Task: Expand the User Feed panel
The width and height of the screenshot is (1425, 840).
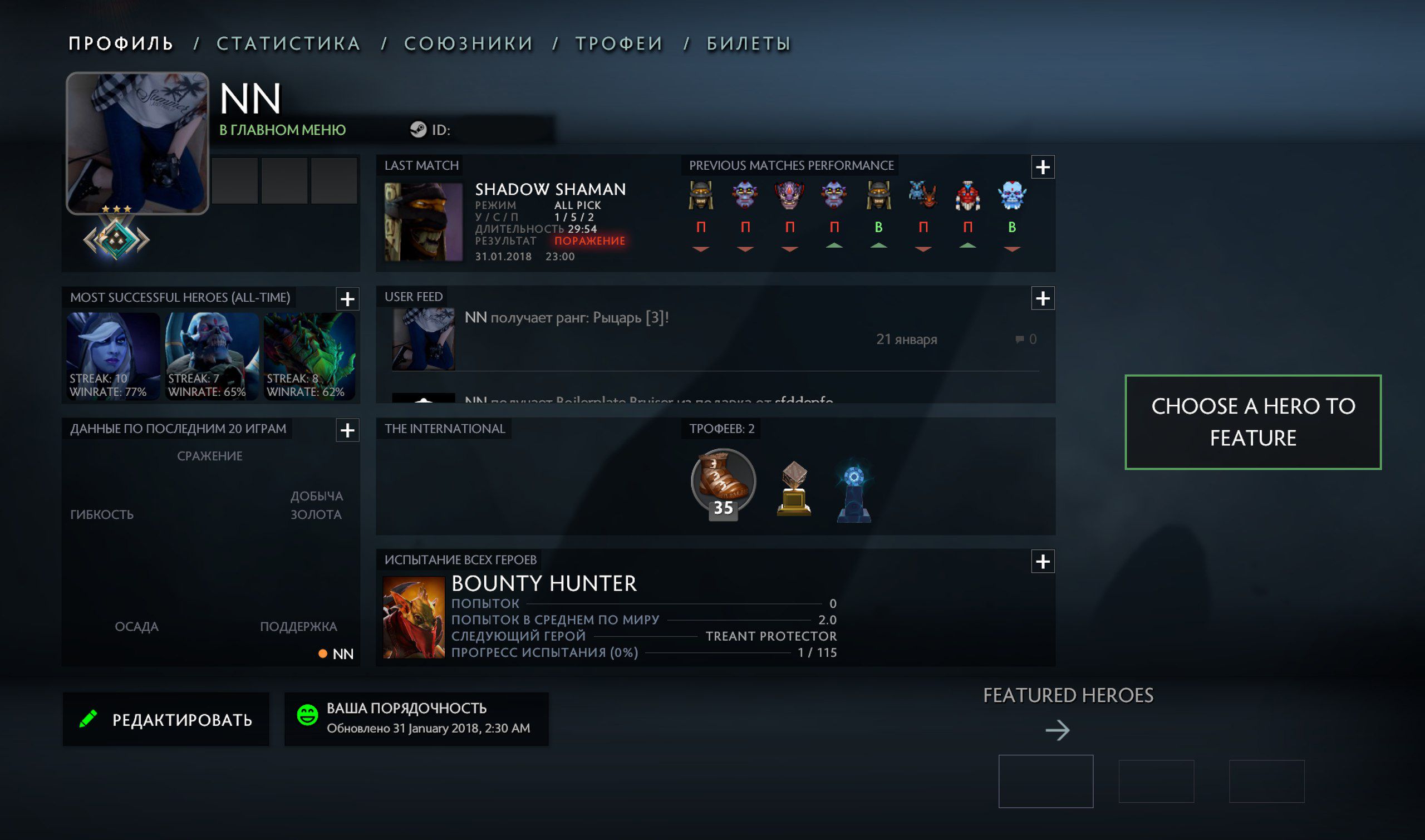Action: (x=1043, y=298)
